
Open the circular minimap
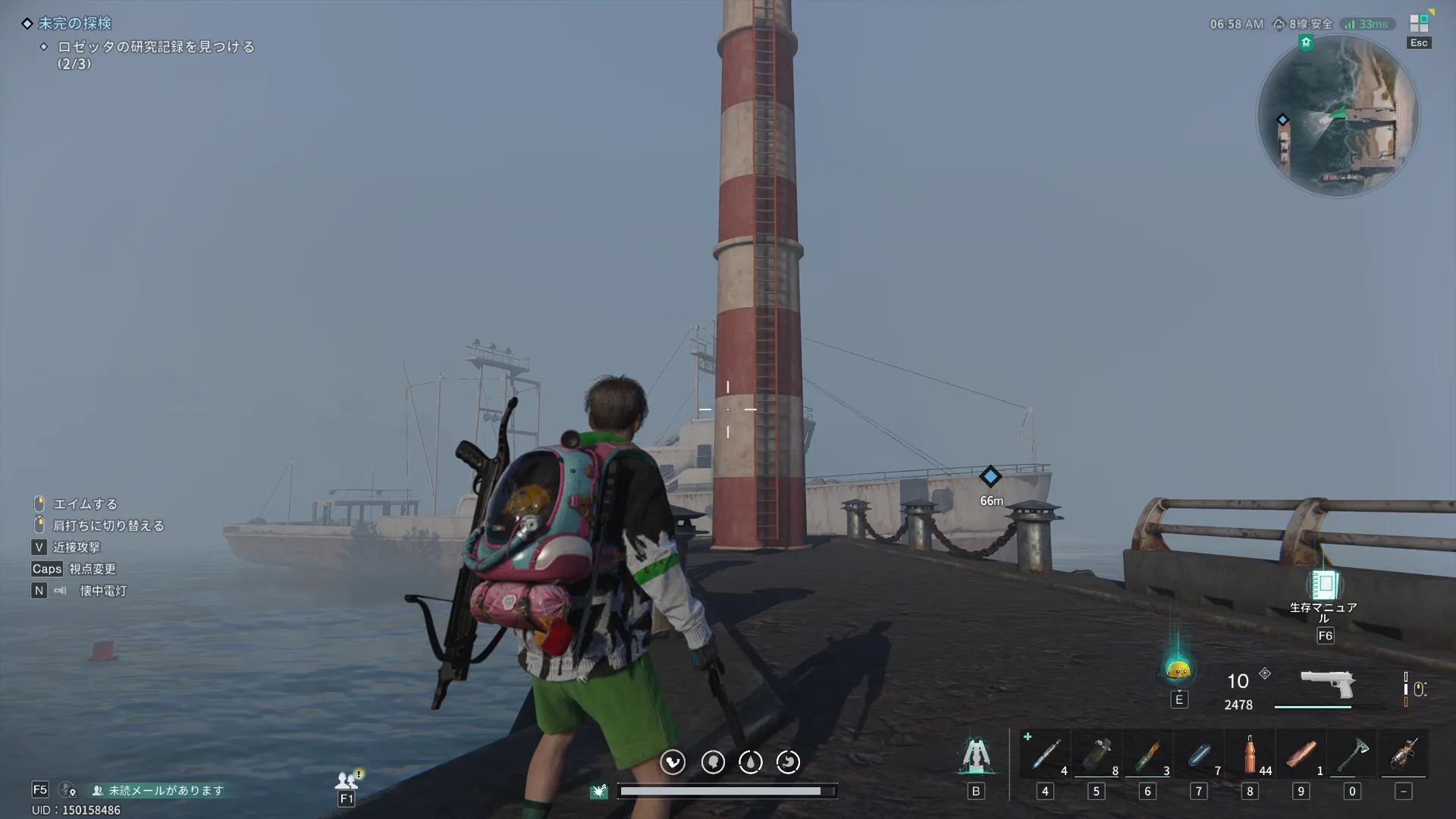(x=1338, y=116)
